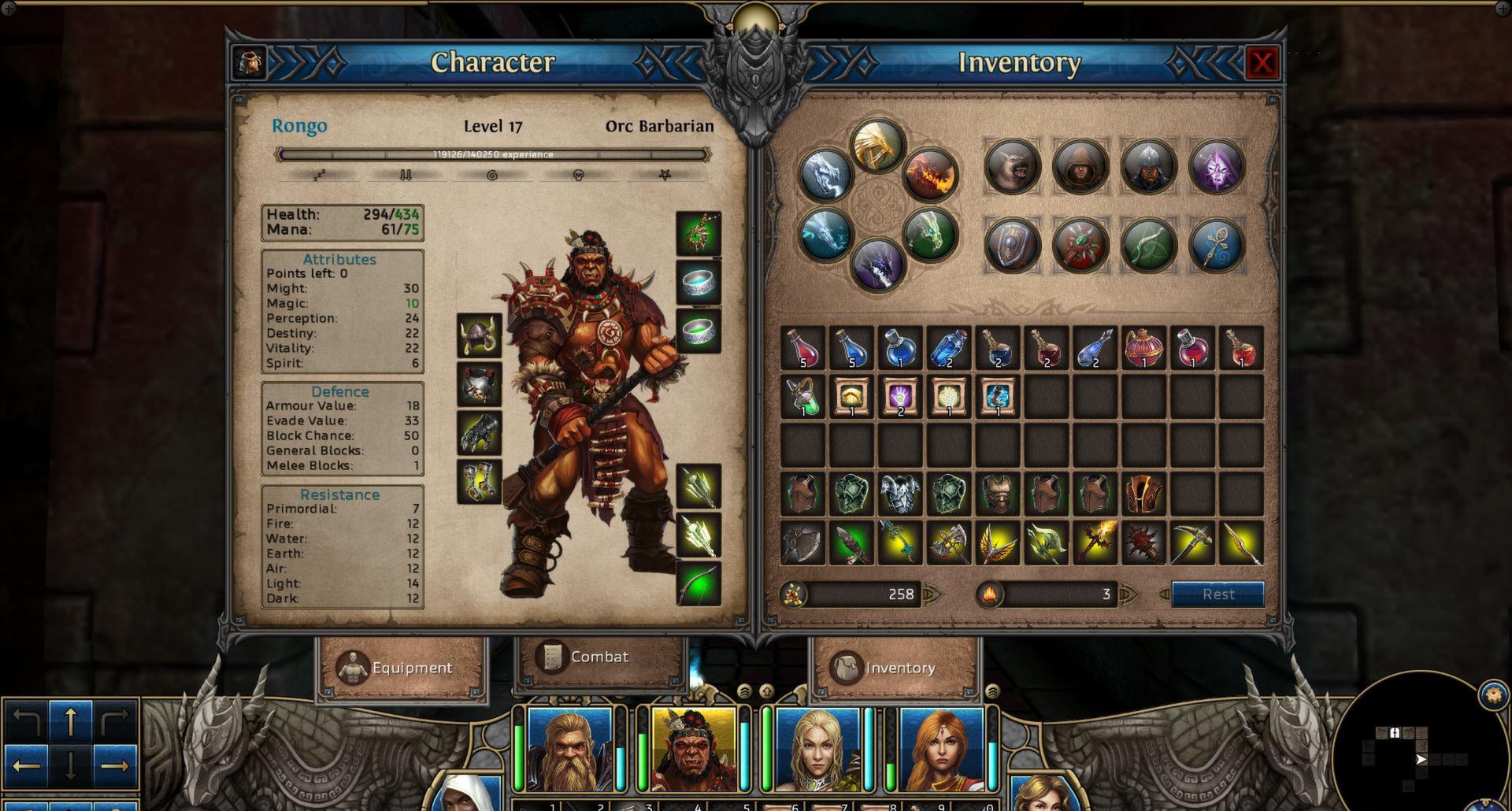Image resolution: width=1512 pixels, height=811 pixels.
Task: Click the green bow weapon slot
Action: click(x=699, y=583)
